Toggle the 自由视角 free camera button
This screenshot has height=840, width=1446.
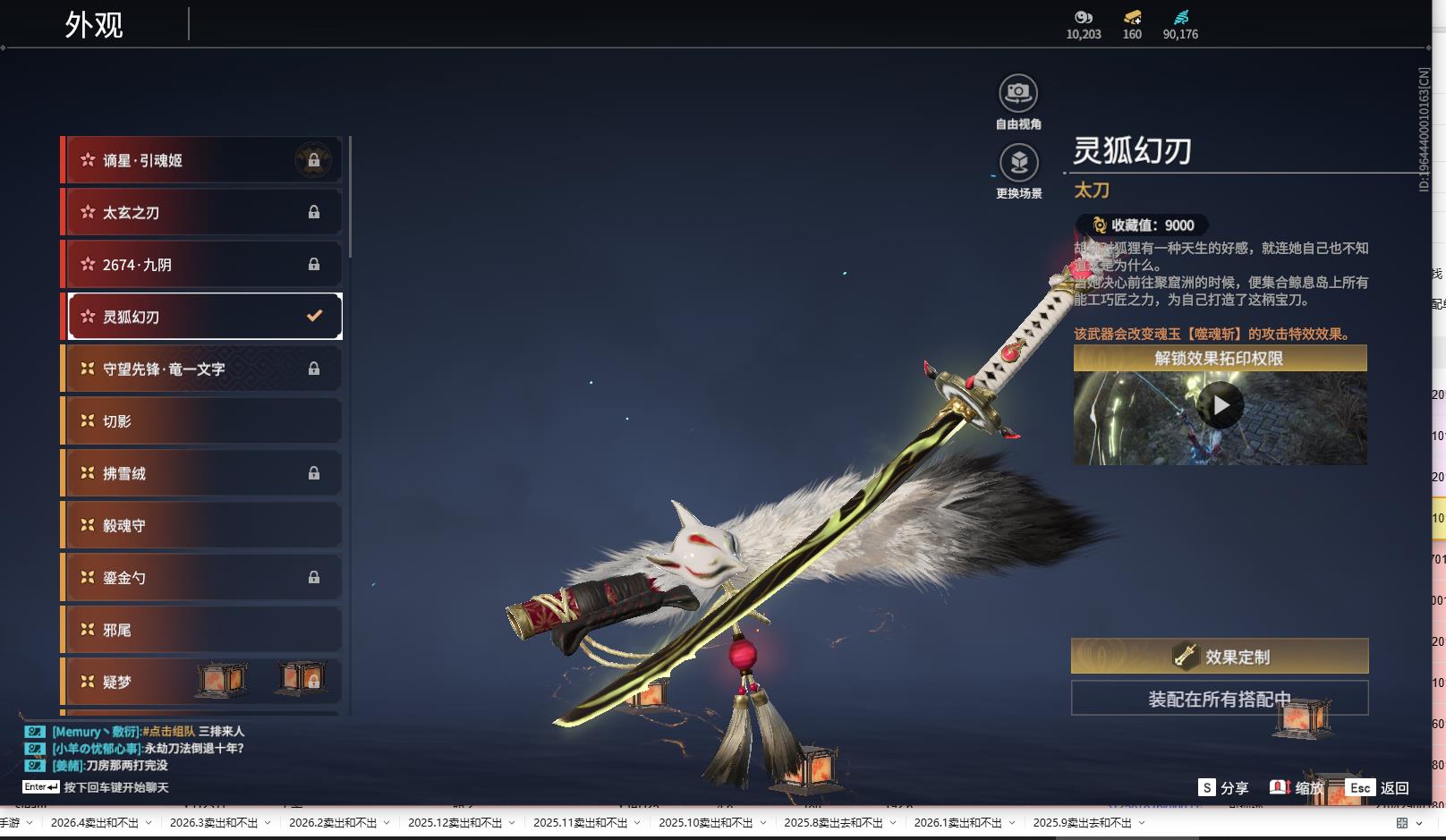(1018, 93)
